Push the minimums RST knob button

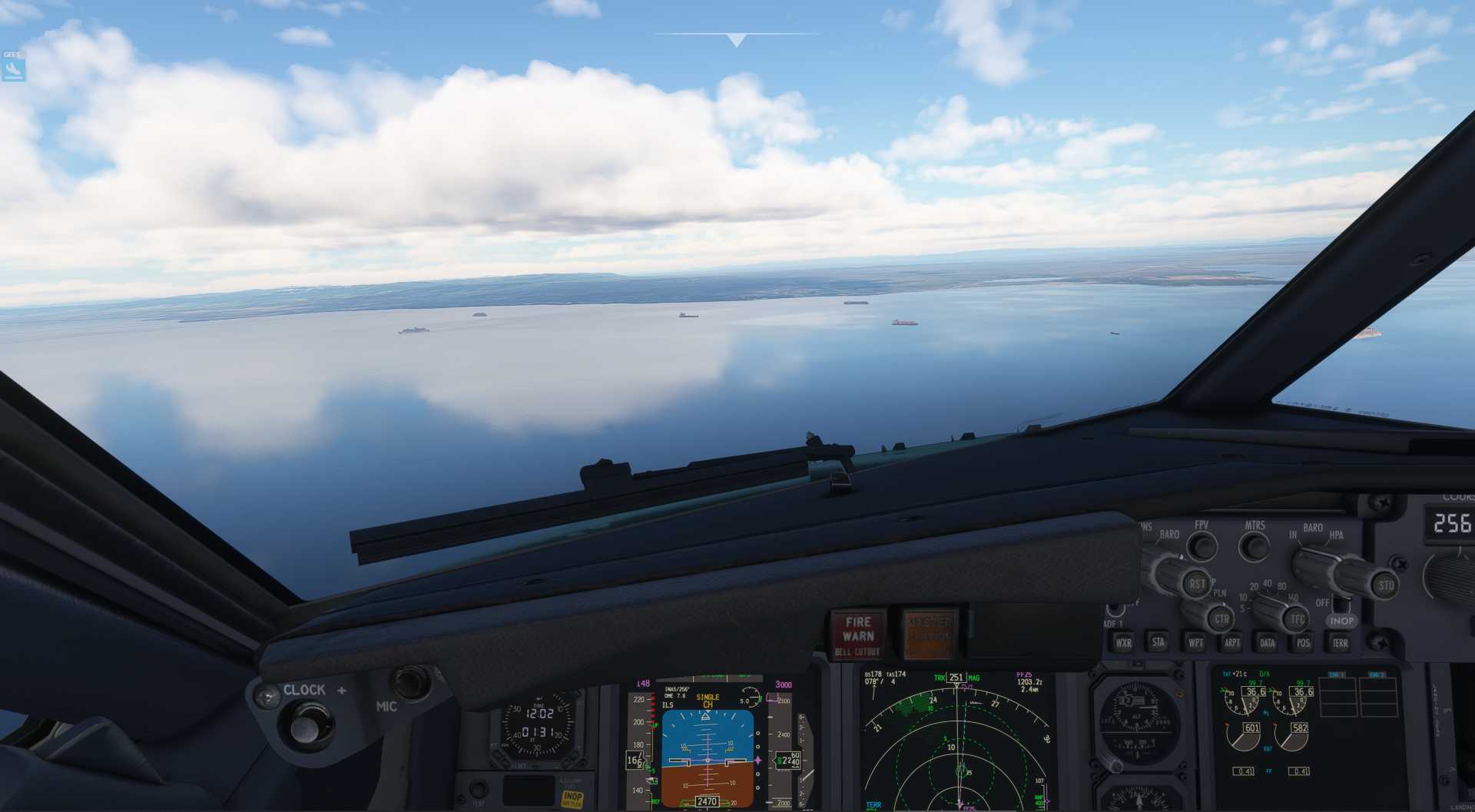coord(1196,584)
